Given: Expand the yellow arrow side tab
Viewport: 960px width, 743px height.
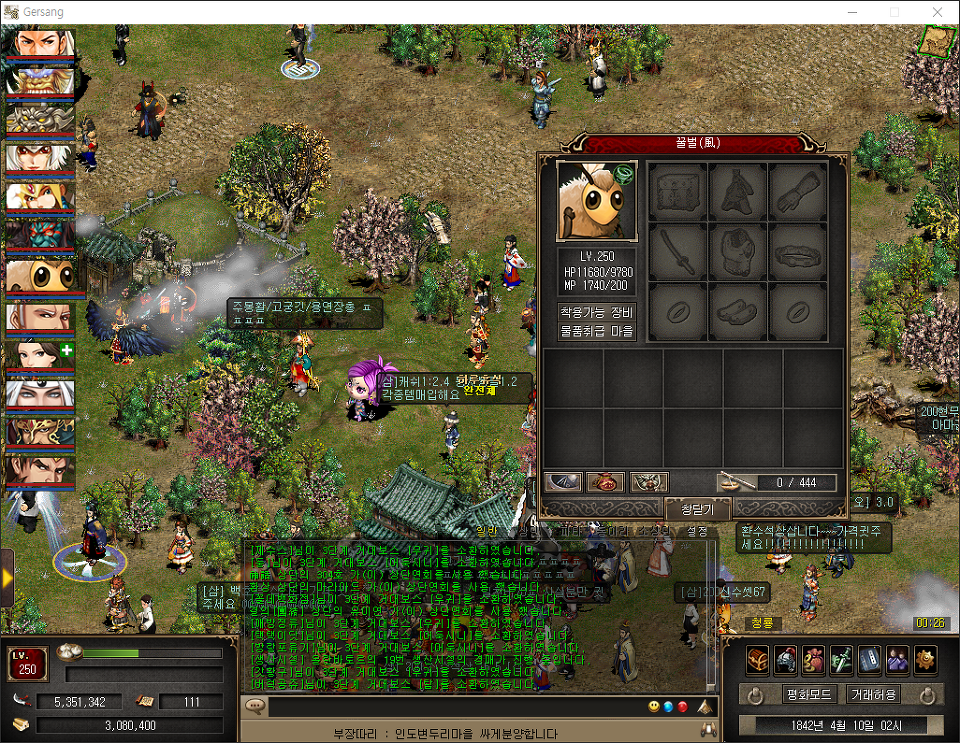Looking at the screenshot, I should (x=7, y=578).
